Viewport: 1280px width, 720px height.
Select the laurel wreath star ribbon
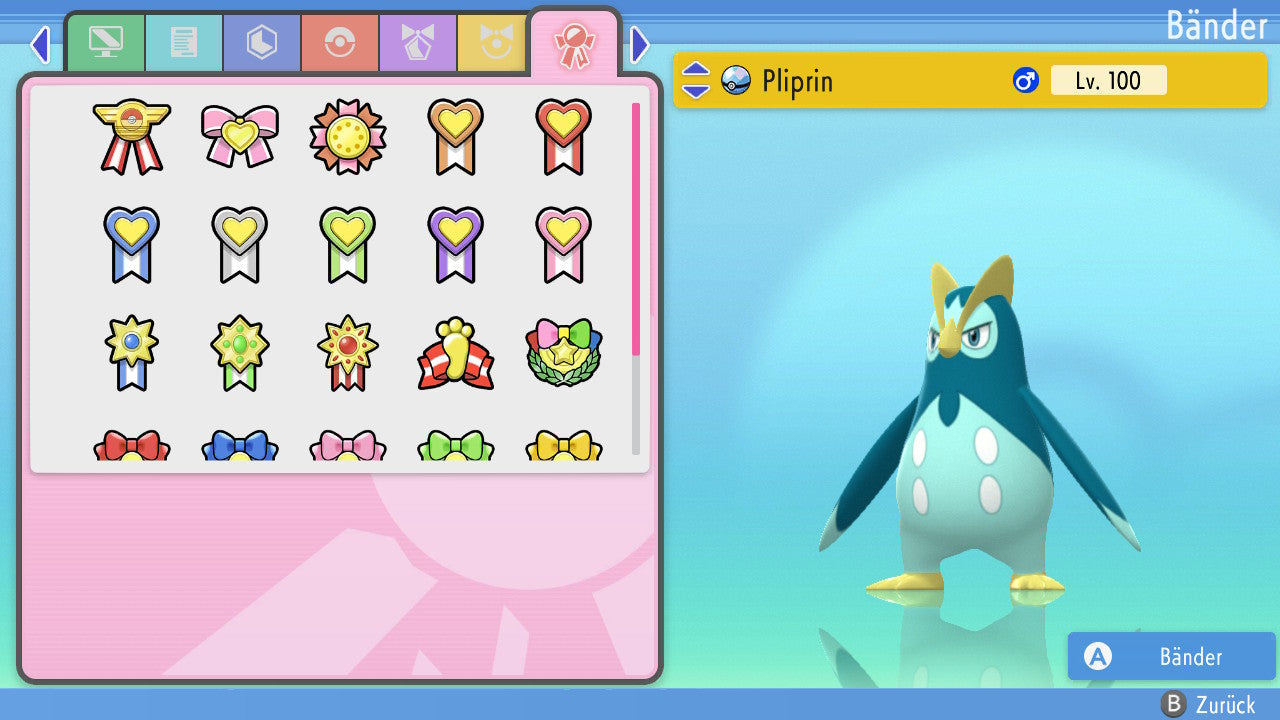point(564,353)
